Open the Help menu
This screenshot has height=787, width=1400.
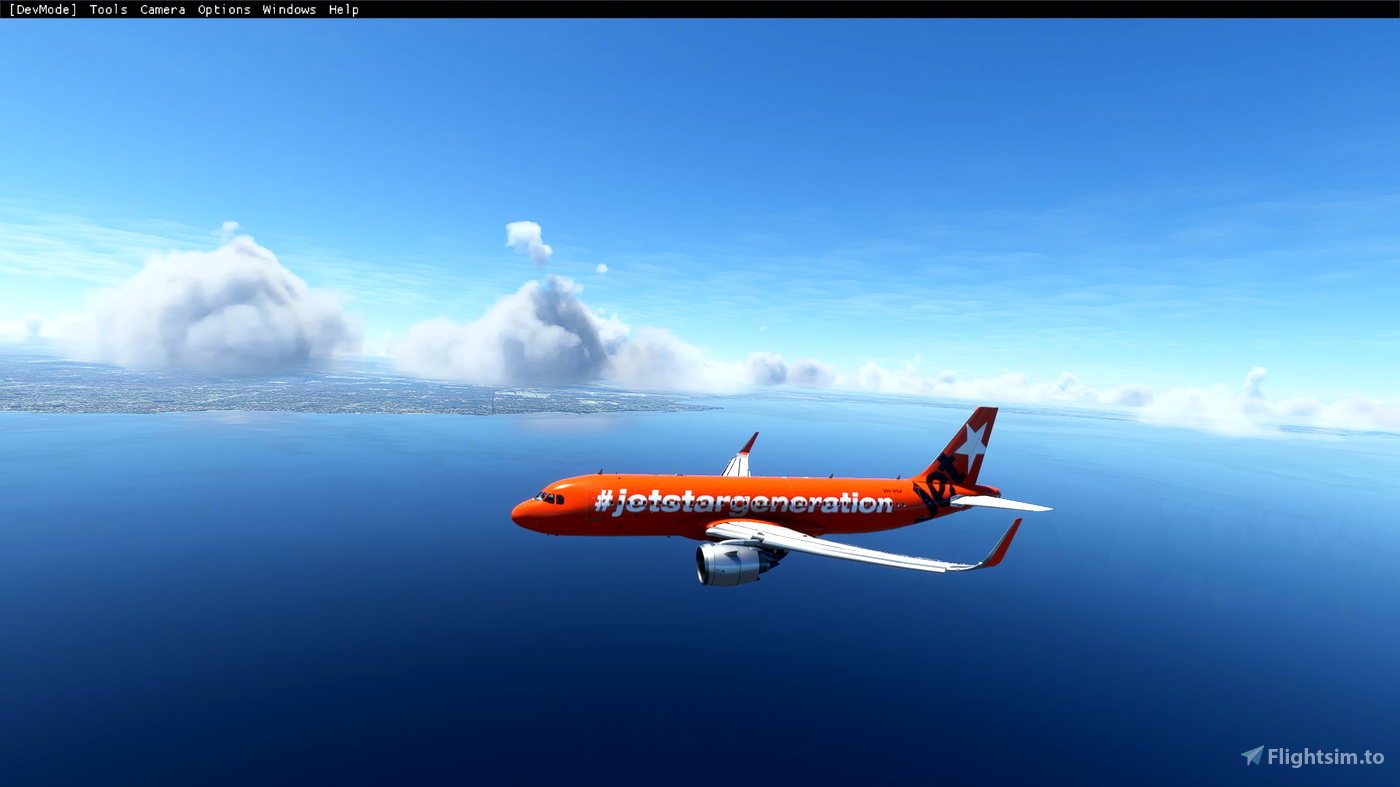[345, 9]
